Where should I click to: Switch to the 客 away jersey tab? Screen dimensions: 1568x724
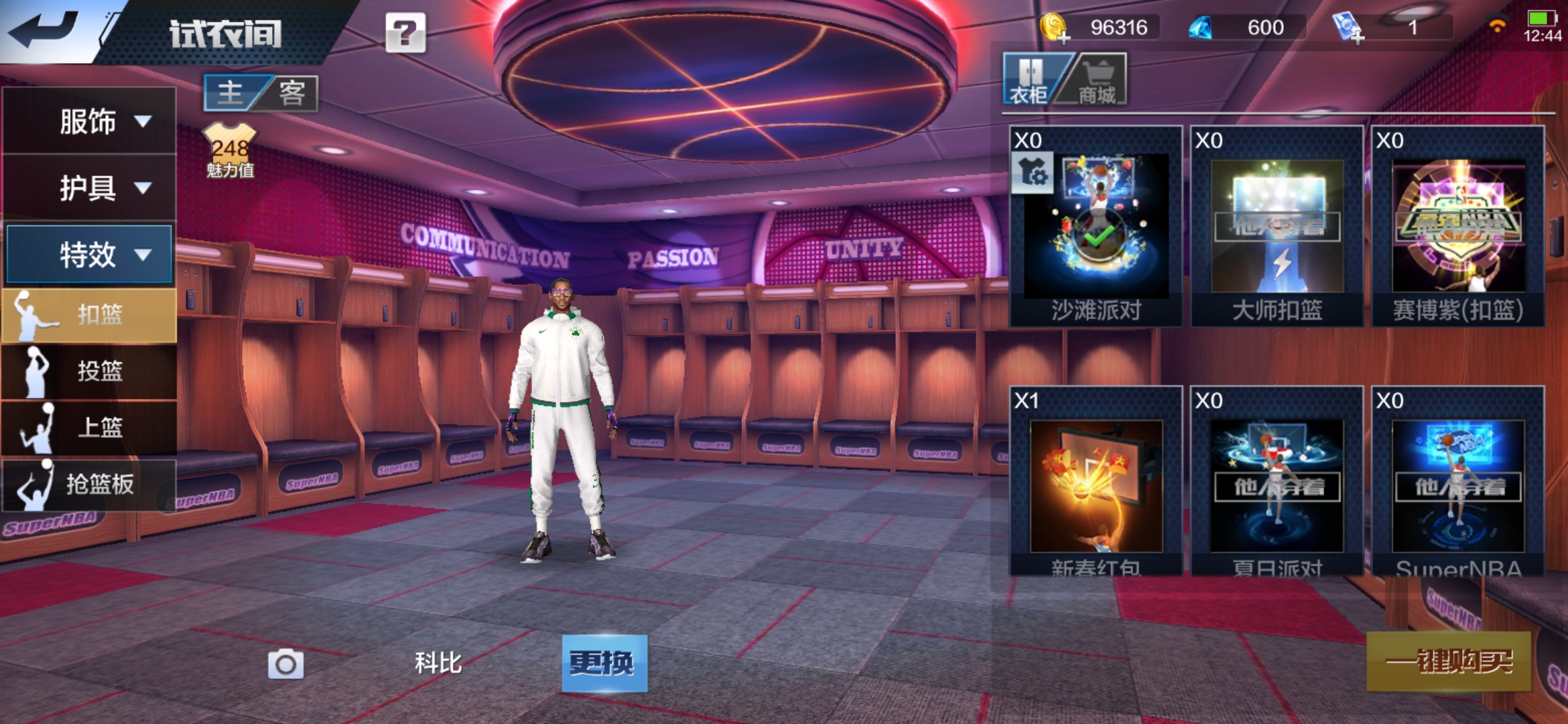point(292,93)
